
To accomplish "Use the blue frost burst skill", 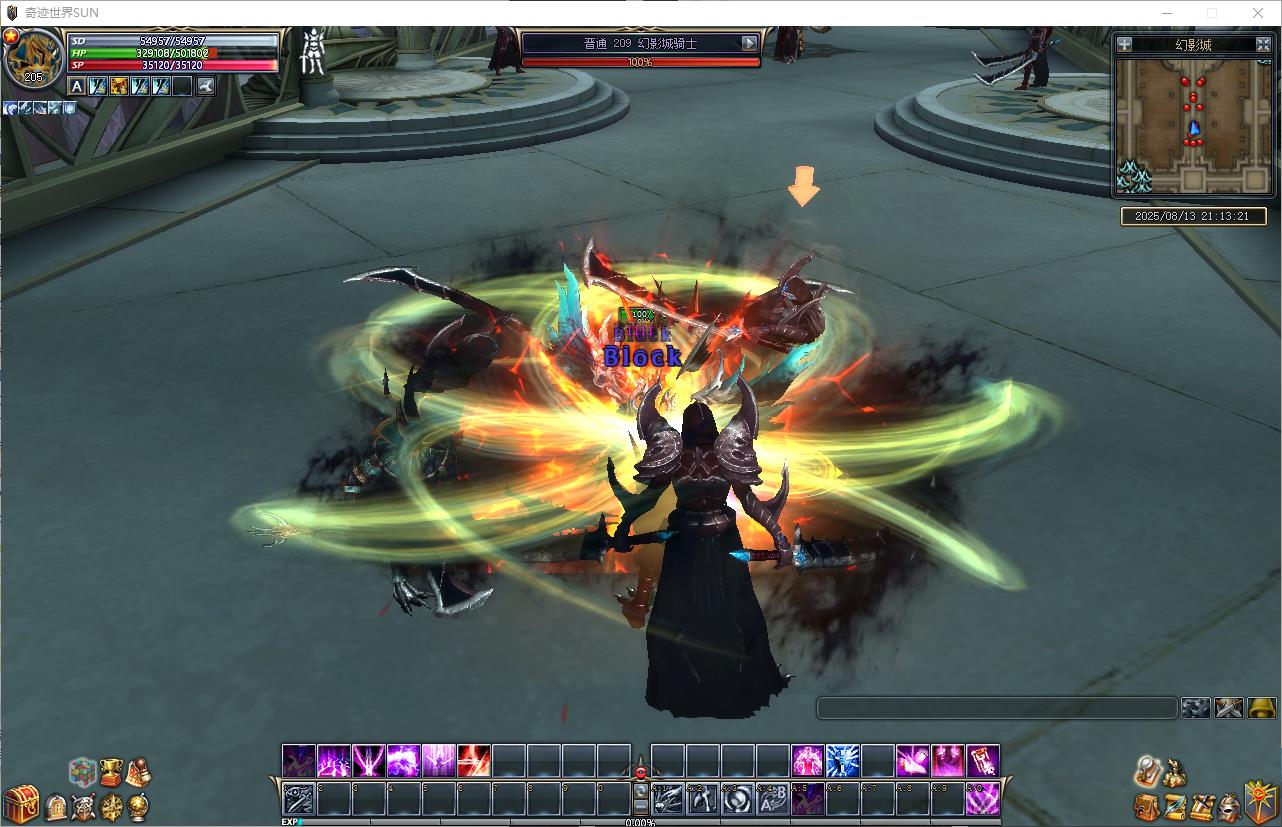I will (x=842, y=761).
